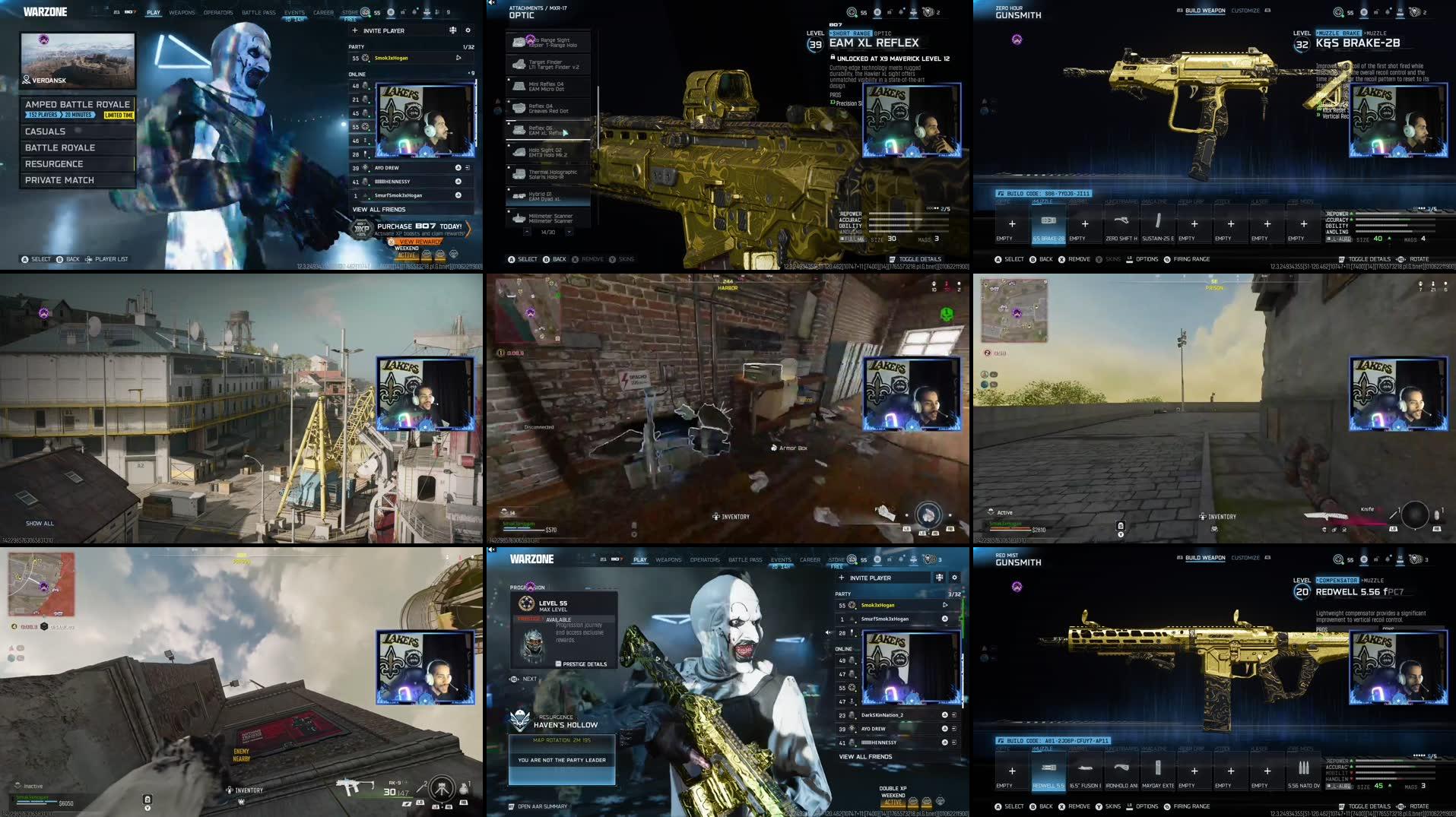This screenshot has width=1456, height=817.
Task: Switch to the WEAPONS tab
Action: pyautogui.click(x=182, y=12)
